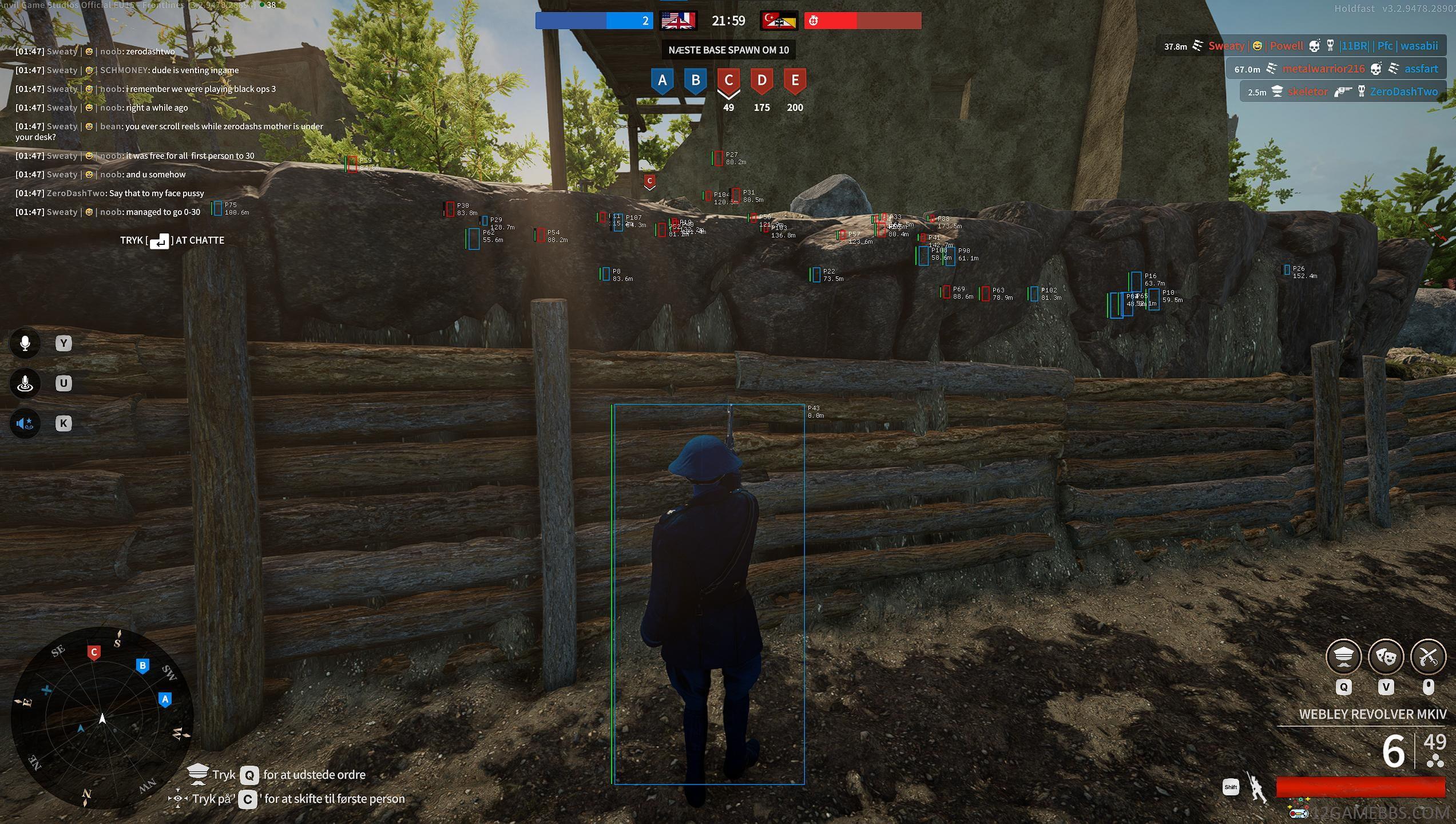1456x824 pixels.
Task: Click the blue A marker on minimap
Action: (165, 699)
